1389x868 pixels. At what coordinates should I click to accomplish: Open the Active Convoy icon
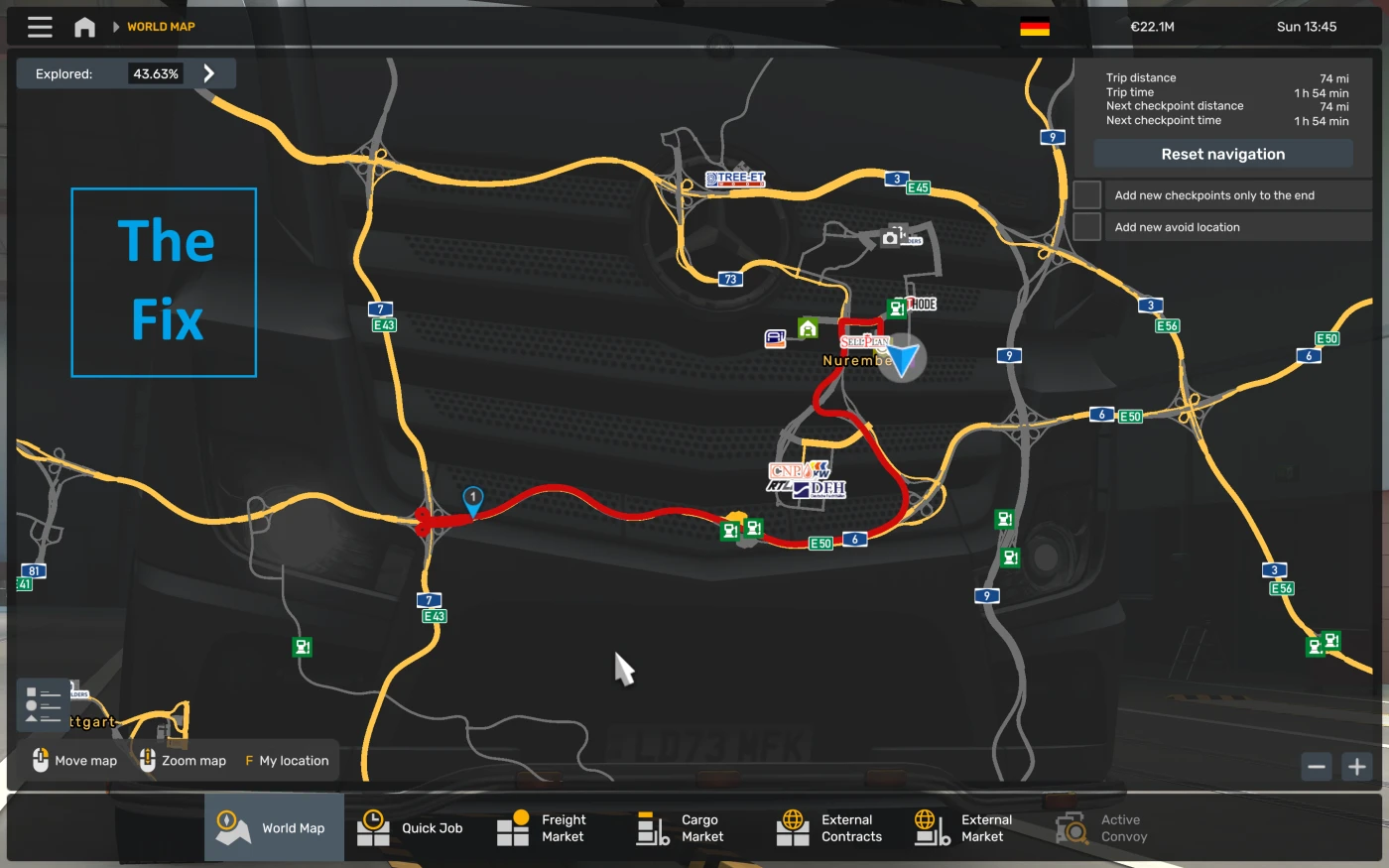pyautogui.click(x=1072, y=826)
